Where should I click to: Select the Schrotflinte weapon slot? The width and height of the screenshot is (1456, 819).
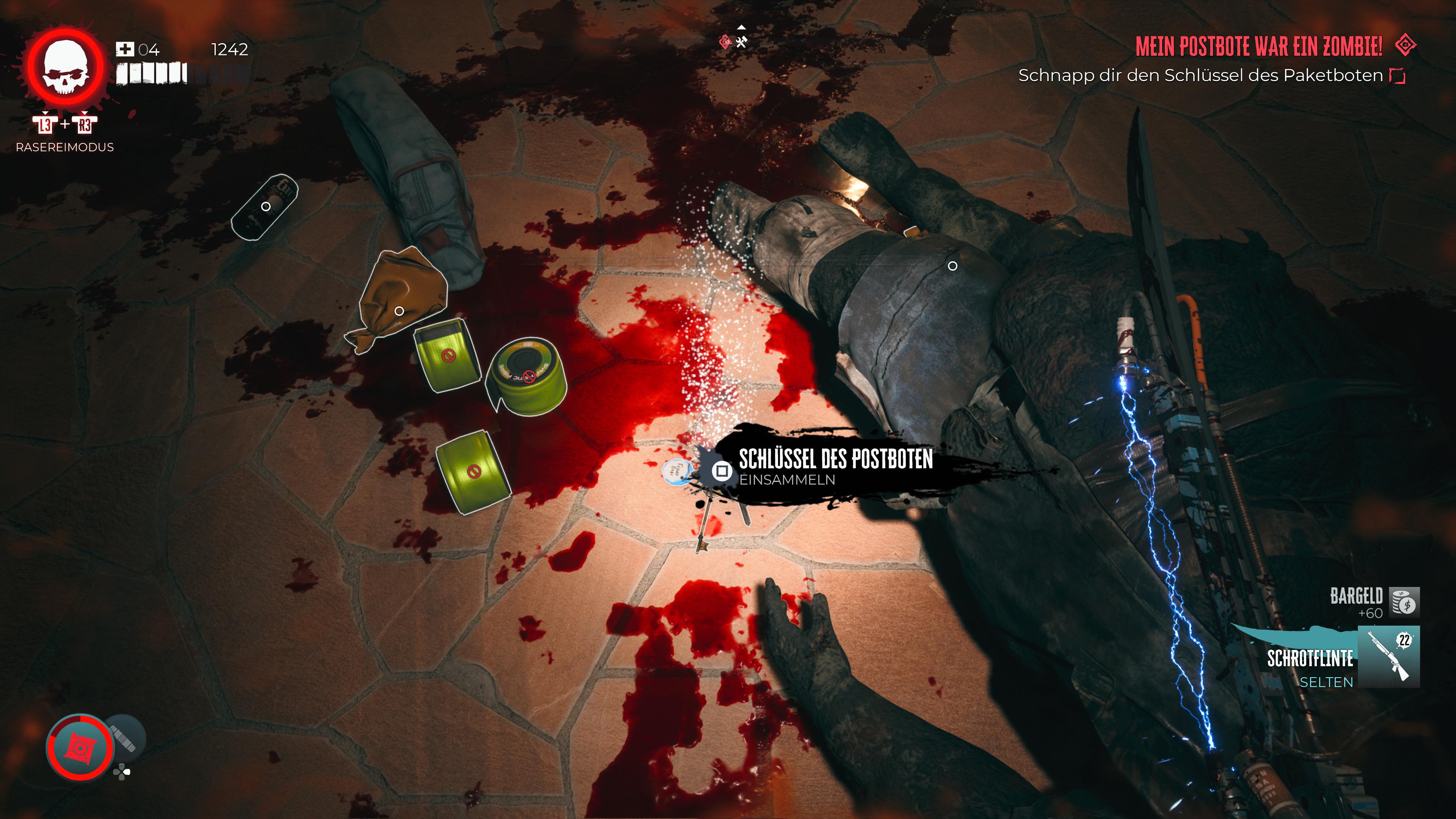point(1388,657)
